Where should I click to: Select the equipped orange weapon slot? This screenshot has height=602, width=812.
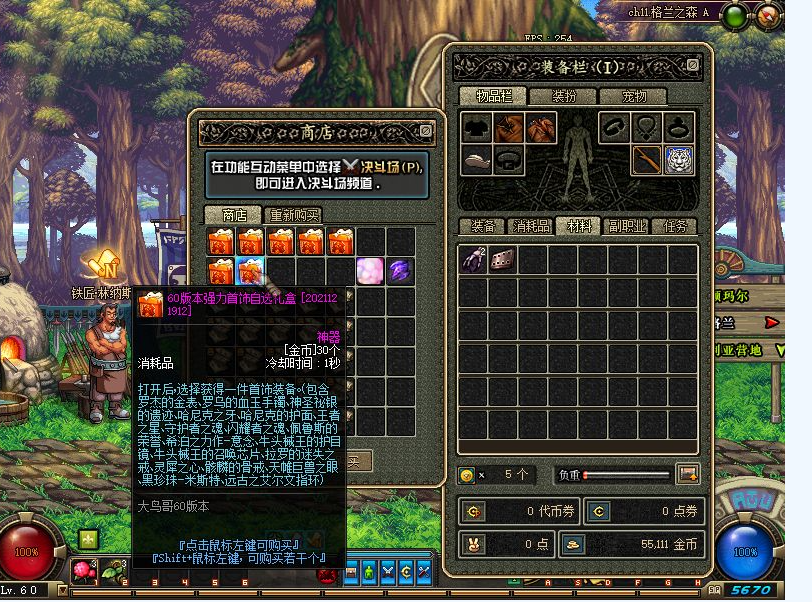pos(648,159)
